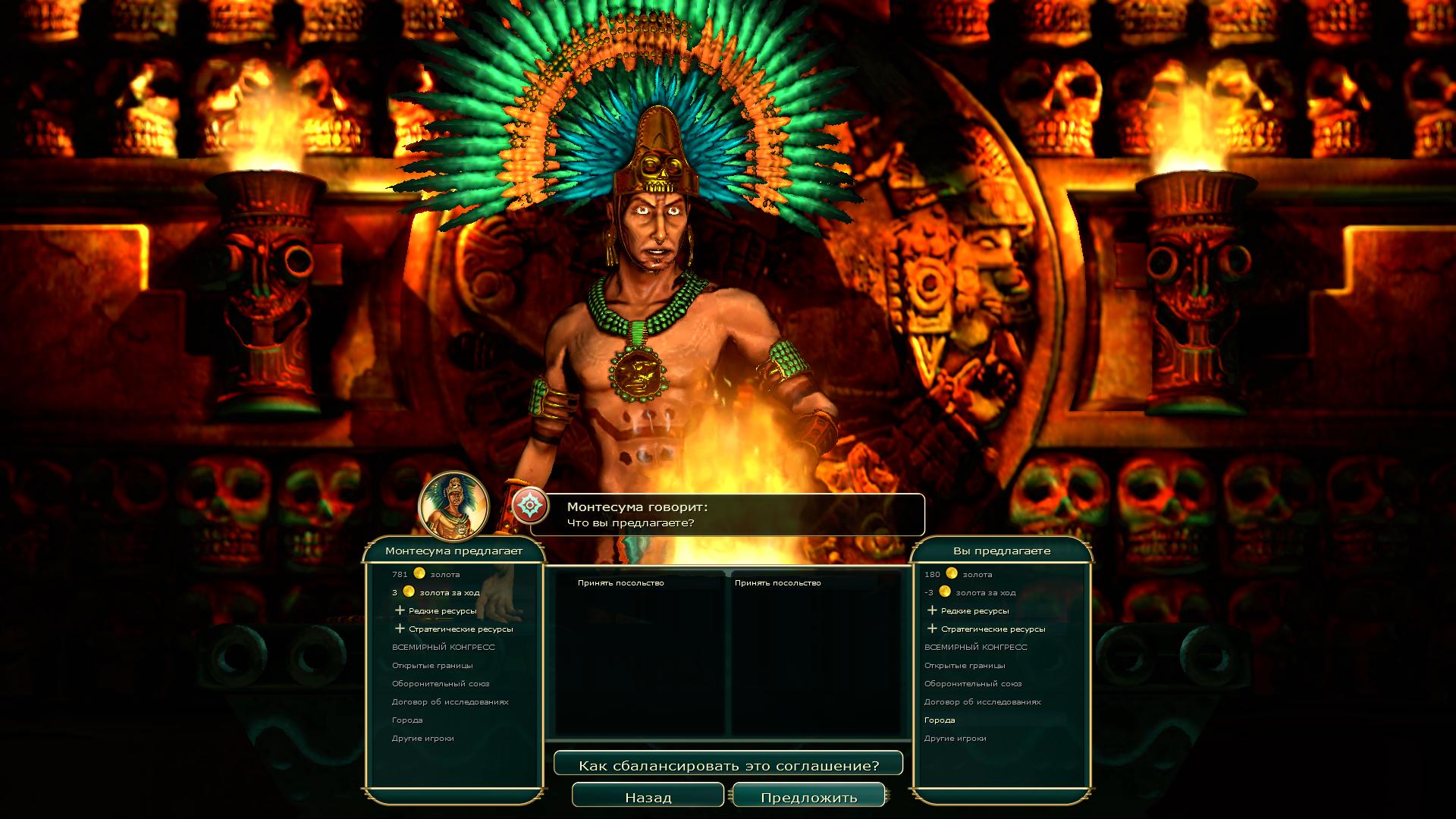Go back with the Назад button
Image resolution: width=1456 pixels, height=819 pixels.
648,797
